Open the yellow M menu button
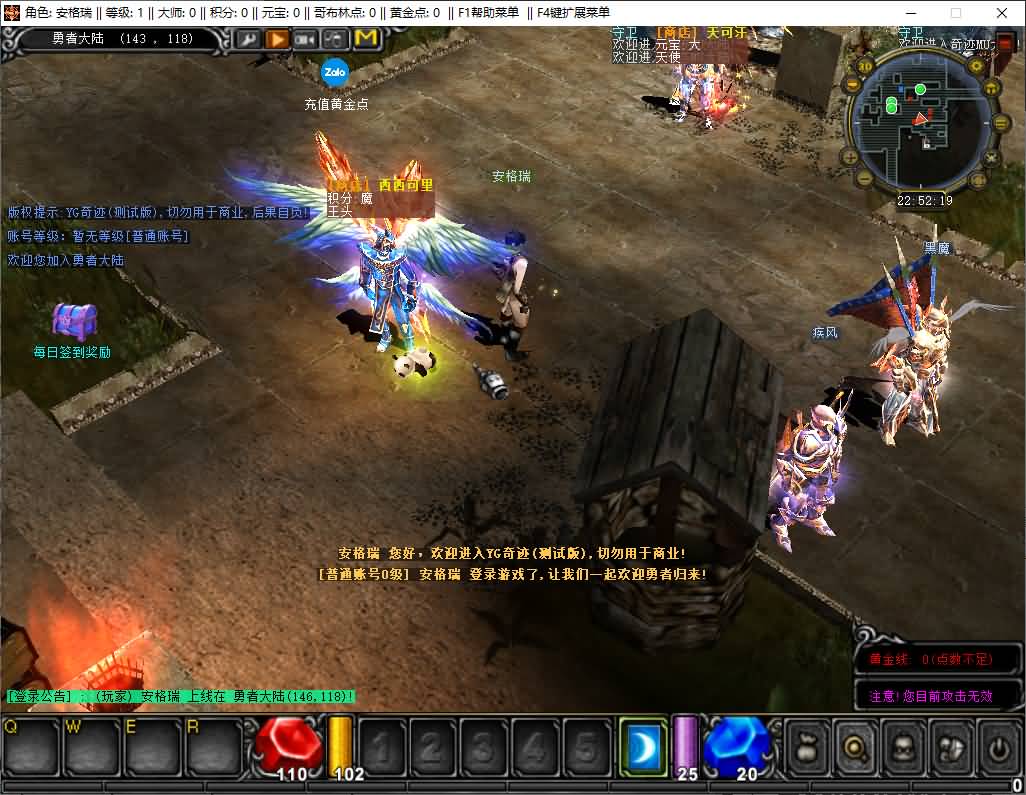1026x795 pixels. click(x=366, y=39)
